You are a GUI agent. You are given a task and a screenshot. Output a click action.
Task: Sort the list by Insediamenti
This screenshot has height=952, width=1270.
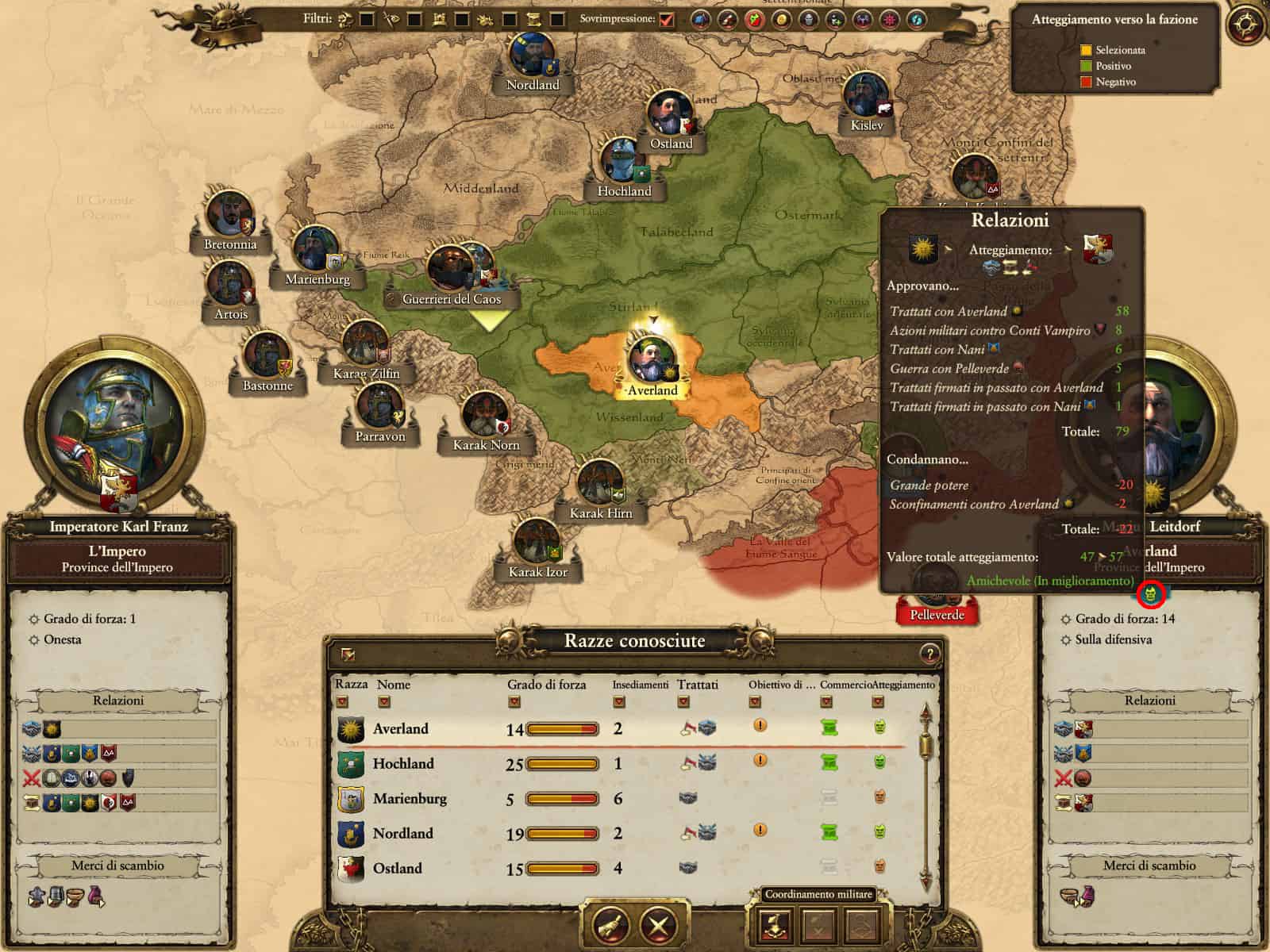[619, 701]
